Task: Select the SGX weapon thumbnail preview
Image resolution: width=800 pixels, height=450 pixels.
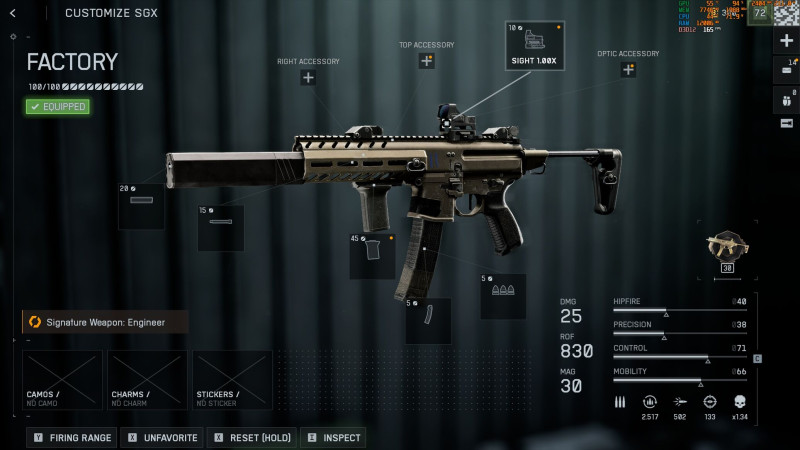Action: pyautogui.click(x=727, y=249)
